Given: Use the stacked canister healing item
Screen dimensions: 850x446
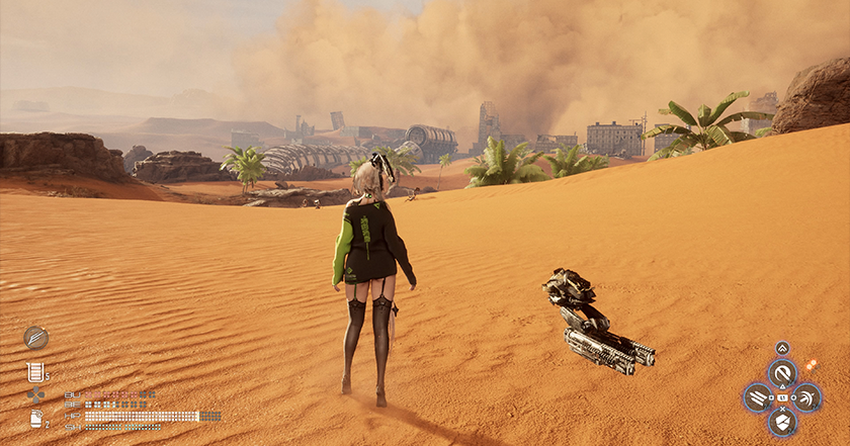Looking at the screenshot, I should [x=36, y=372].
